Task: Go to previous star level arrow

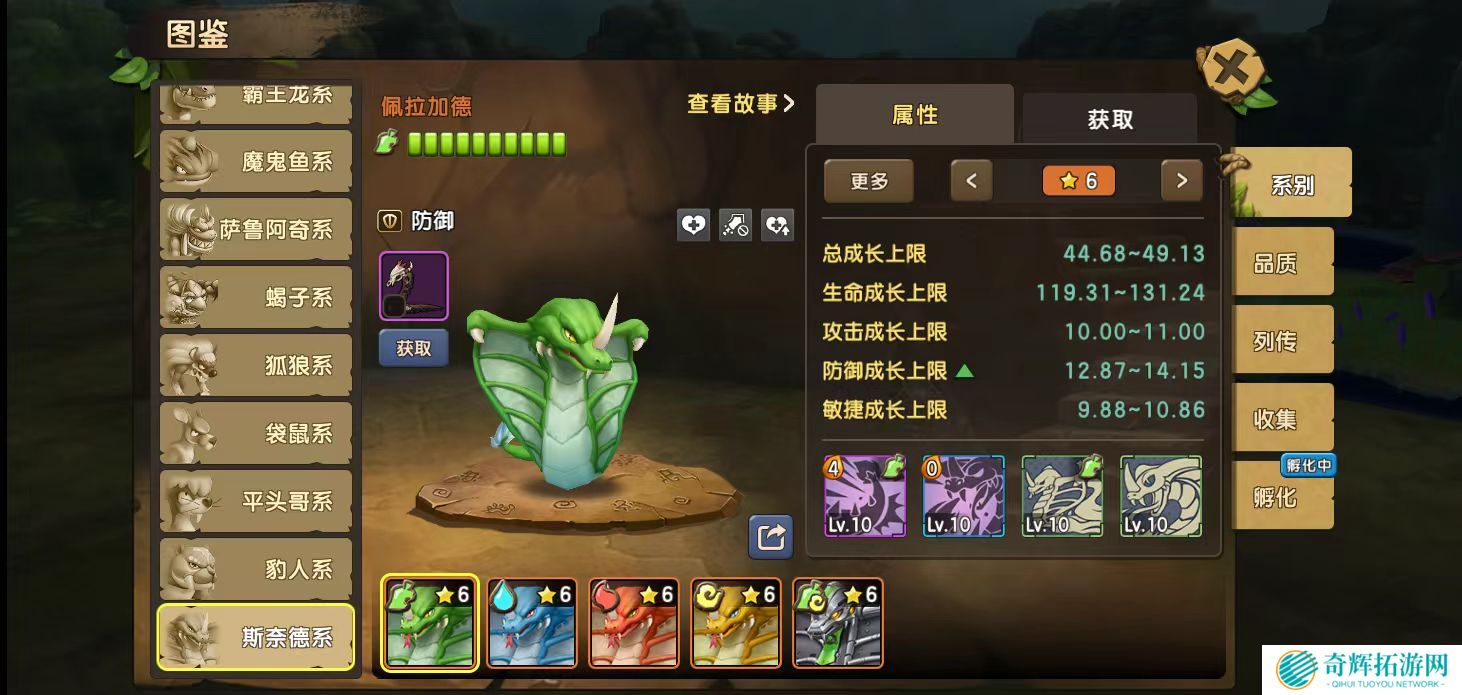Action: (971, 181)
